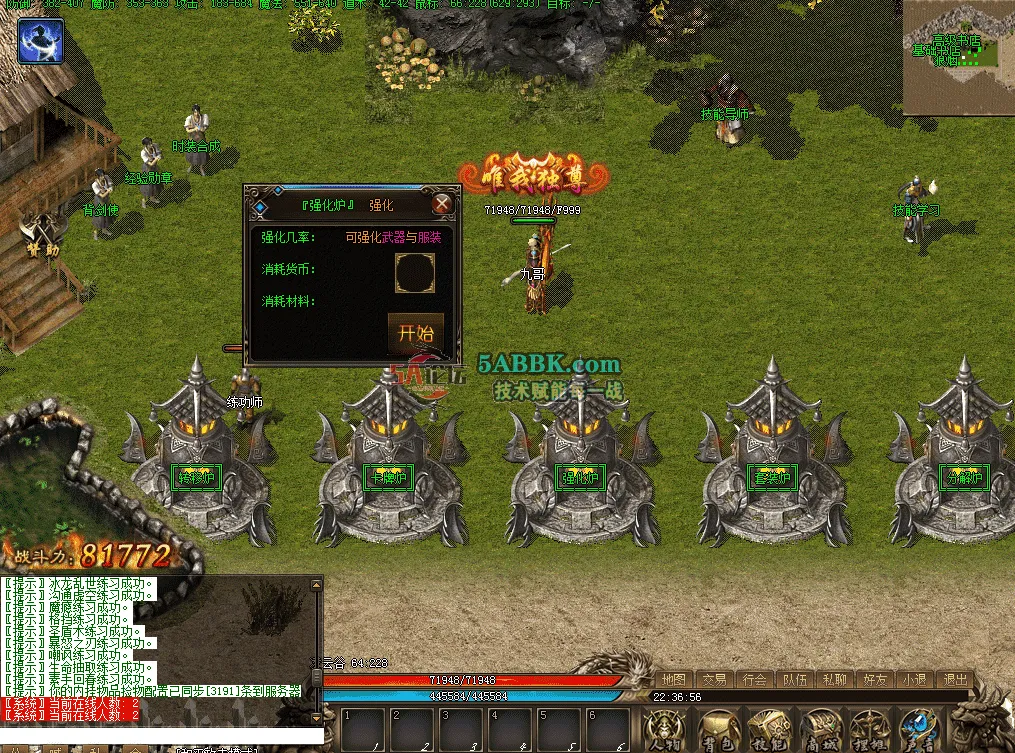Open the 交易 trade menu
Viewport: 1015px width, 753px height.
pos(713,680)
